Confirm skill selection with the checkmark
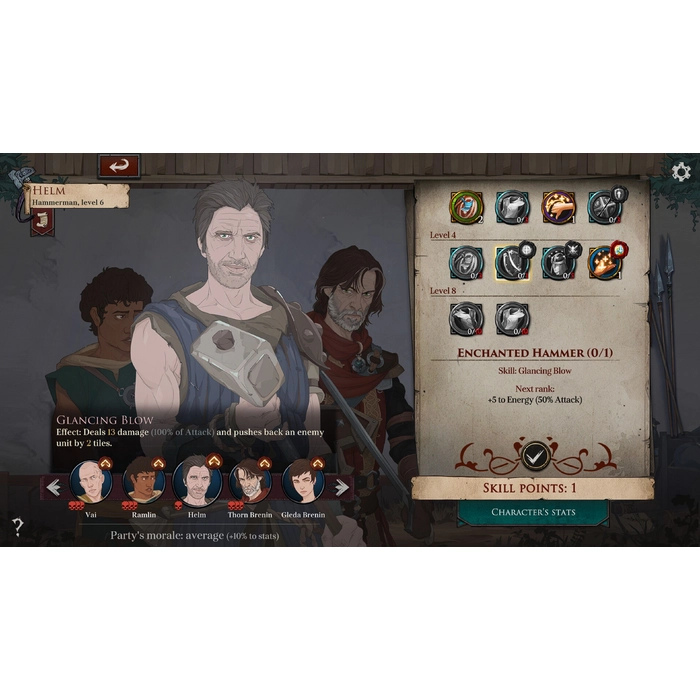Viewport: 700px width, 700px height. pyautogui.click(x=536, y=456)
